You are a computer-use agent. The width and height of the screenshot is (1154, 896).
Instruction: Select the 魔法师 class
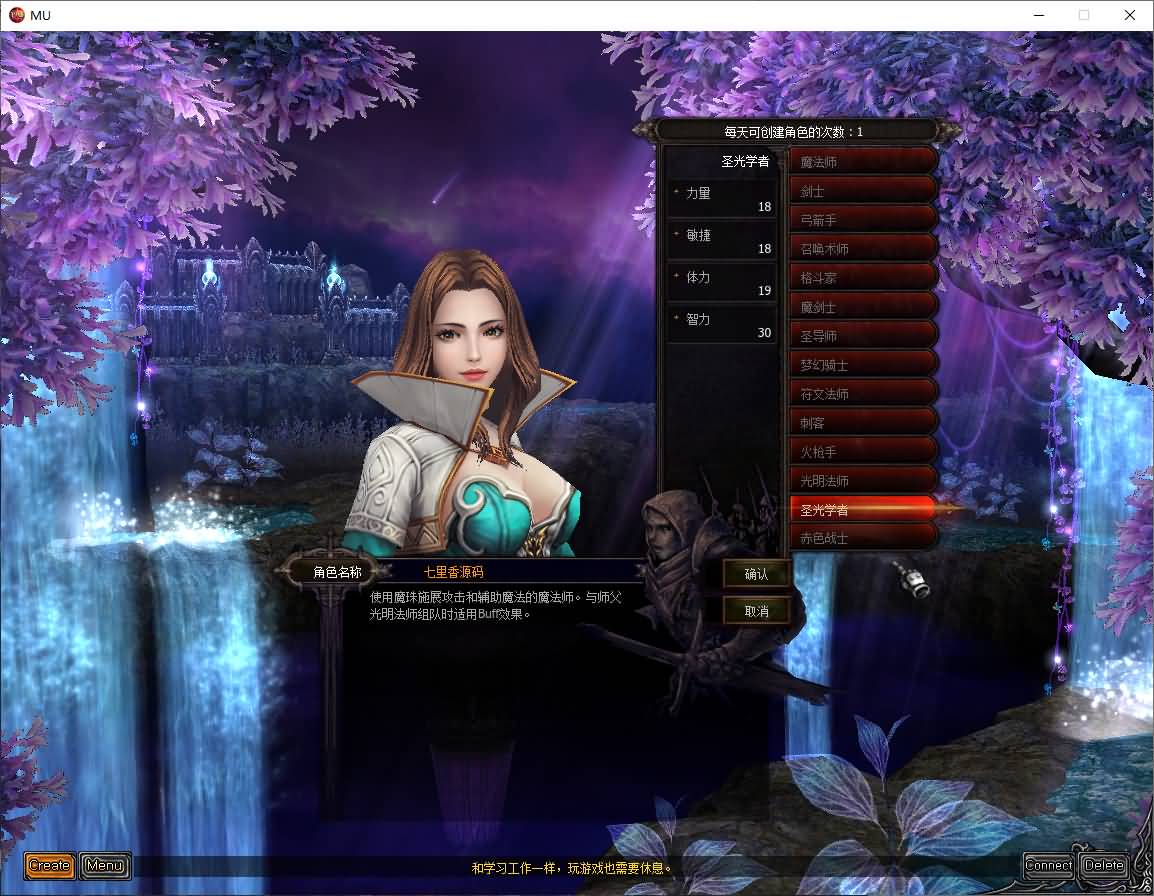863,162
